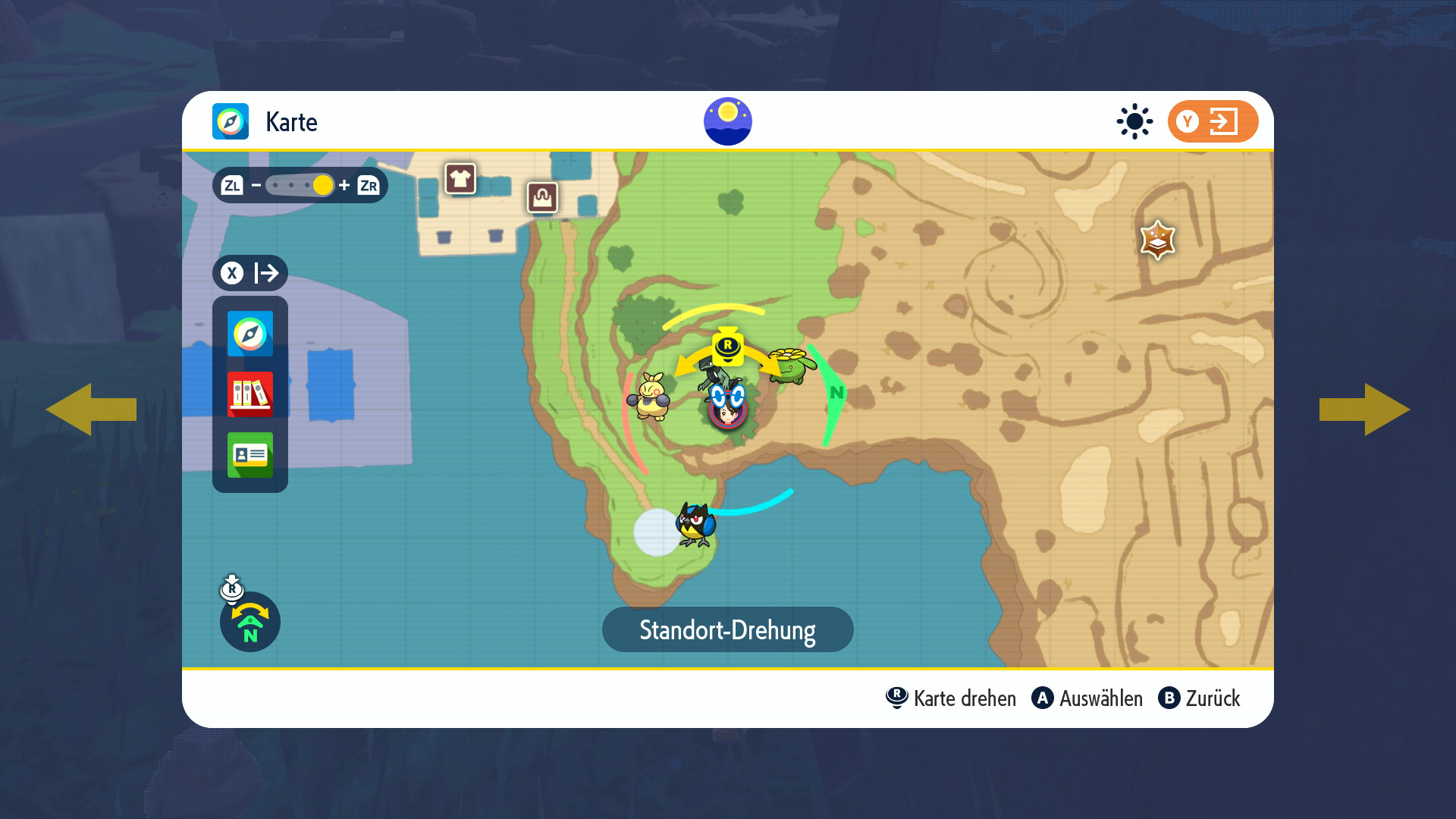This screenshot has width=1456, height=819.
Task: Open the Map app icon in sidebar
Action: (x=250, y=334)
